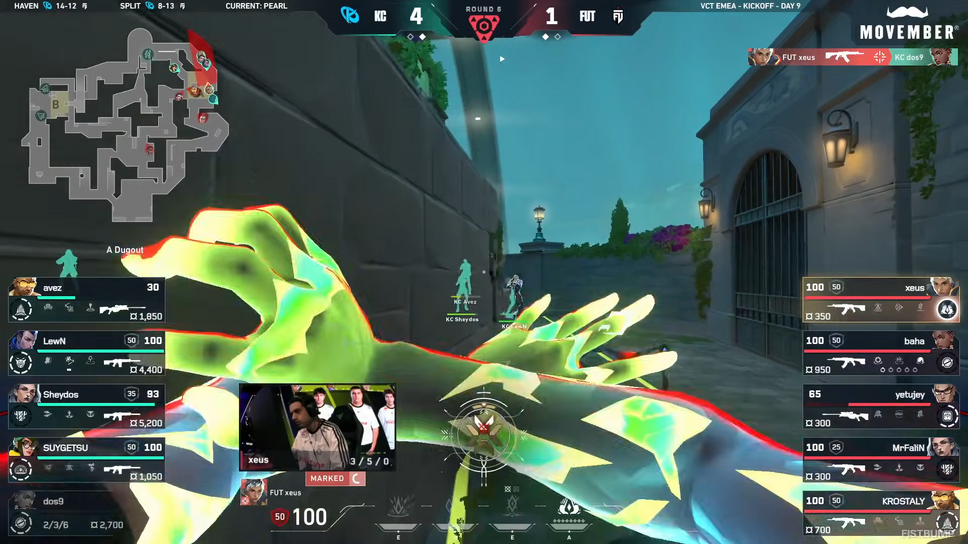
Task: Click the xeus kills dos9 killfeed entry
Action: pyautogui.click(x=853, y=57)
